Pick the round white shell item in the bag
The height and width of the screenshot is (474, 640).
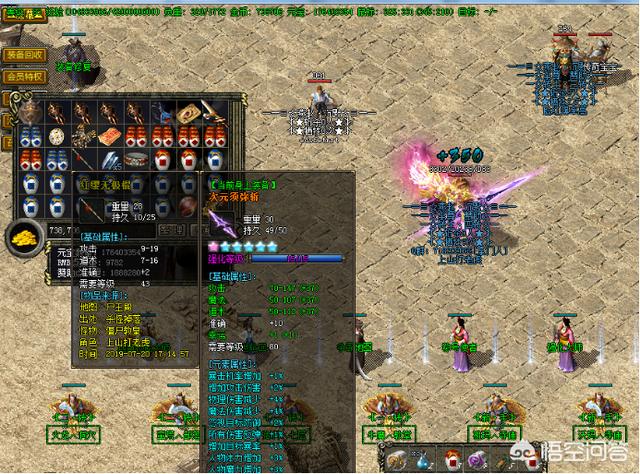[54, 136]
